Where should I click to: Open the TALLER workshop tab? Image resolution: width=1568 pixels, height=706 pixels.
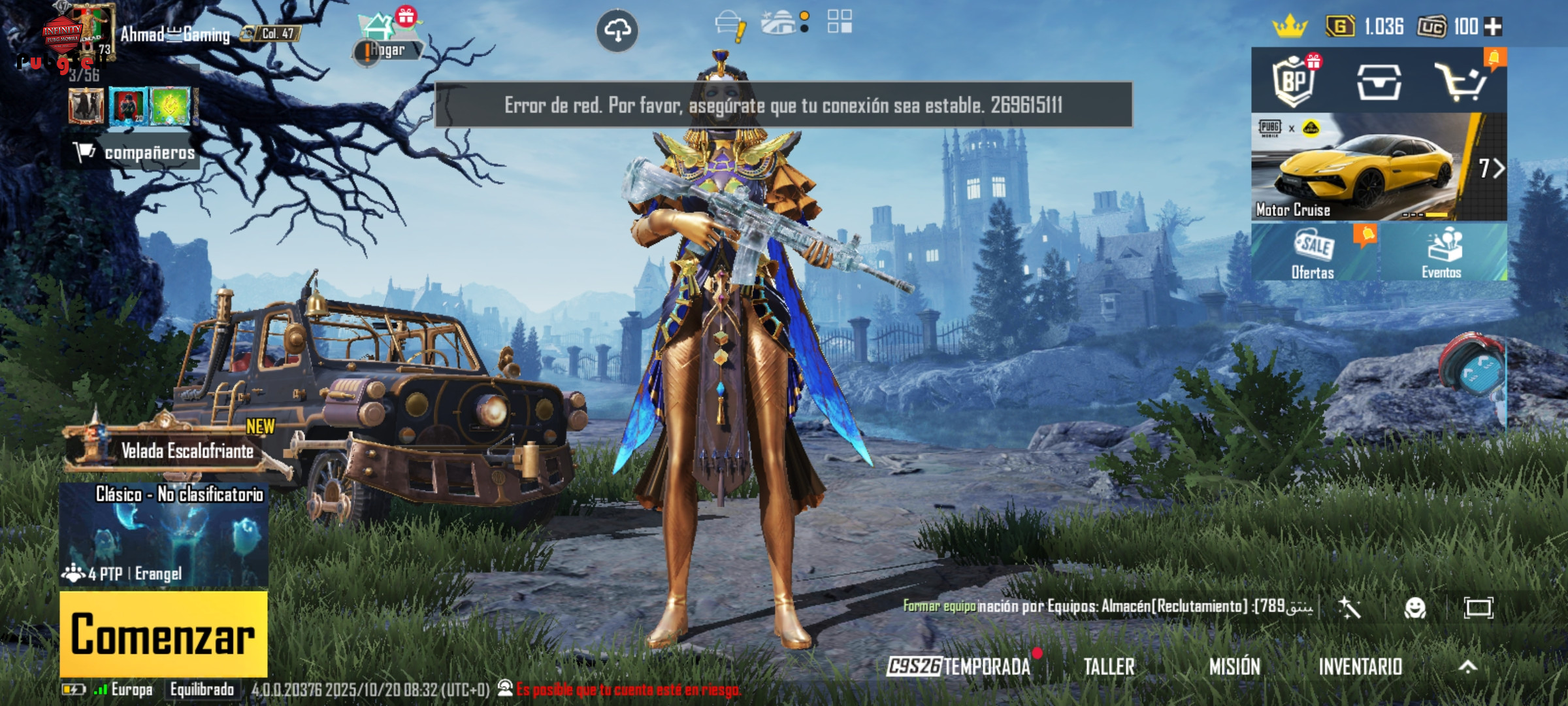tap(1109, 667)
